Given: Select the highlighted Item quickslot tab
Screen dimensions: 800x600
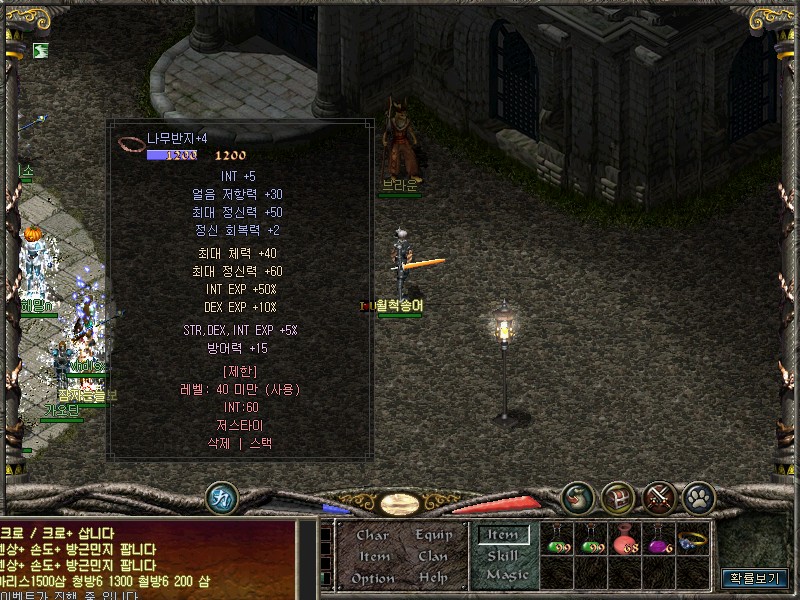Looking at the screenshot, I should pos(504,535).
